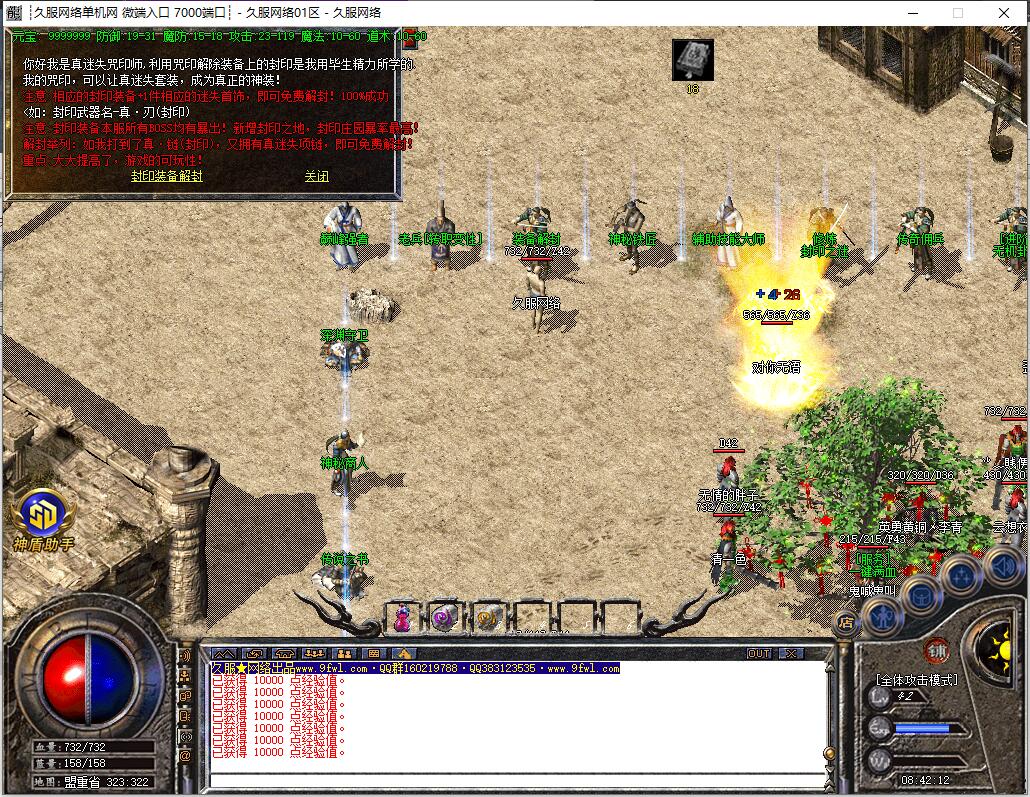
Task: Use the purple scroll belt item
Action: [x=444, y=618]
